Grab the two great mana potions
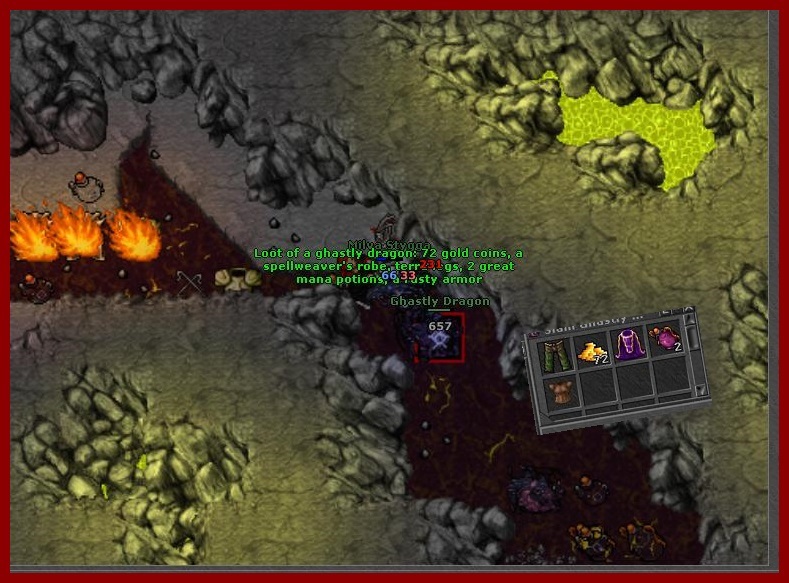Image resolution: width=789 pixels, height=583 pixels. (x=665, y=340)
